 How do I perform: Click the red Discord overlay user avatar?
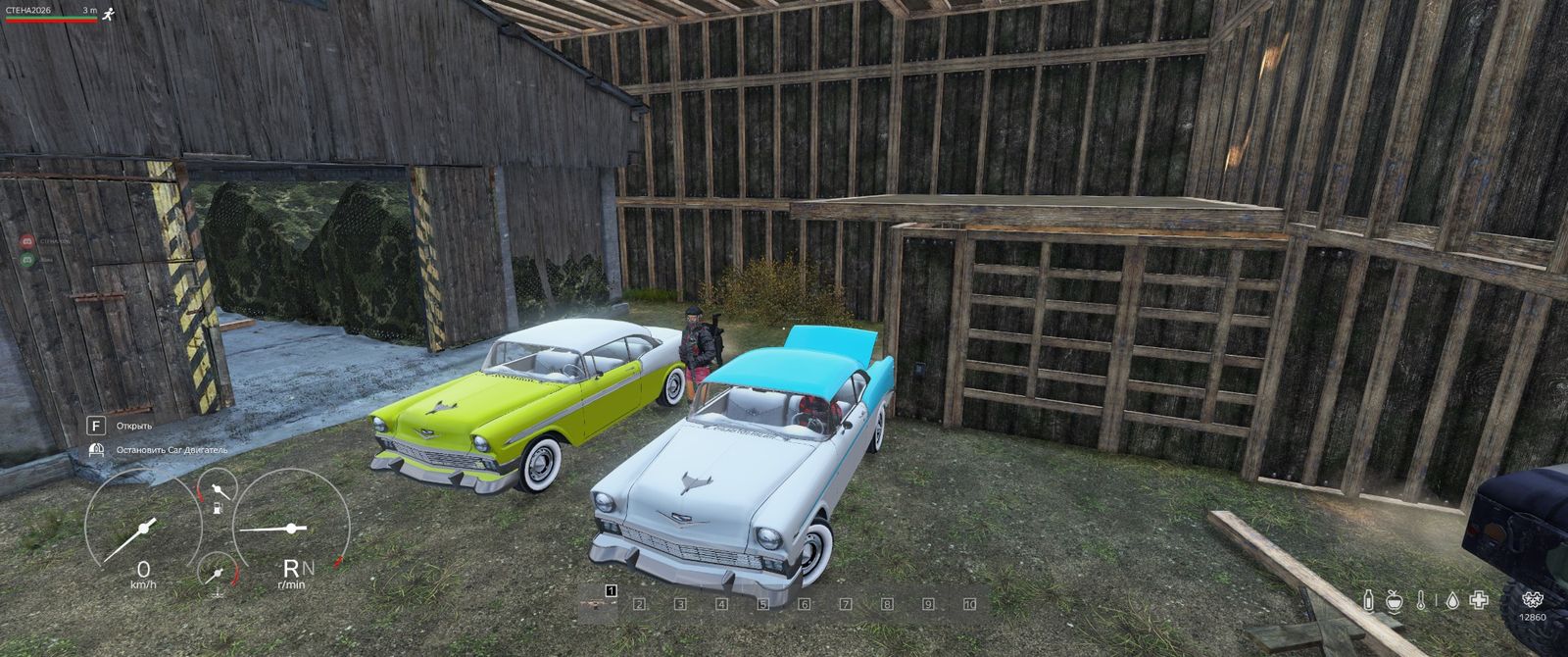27,240
